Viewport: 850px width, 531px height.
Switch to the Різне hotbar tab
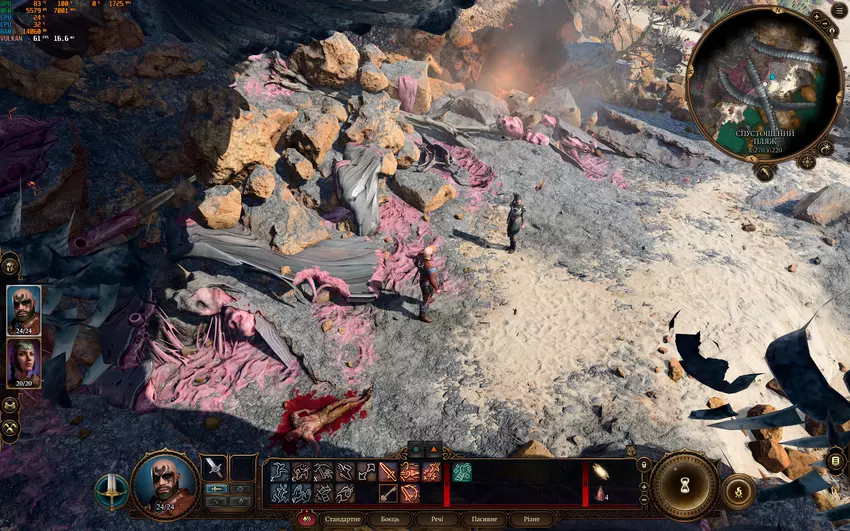click(x=532, y=520)
